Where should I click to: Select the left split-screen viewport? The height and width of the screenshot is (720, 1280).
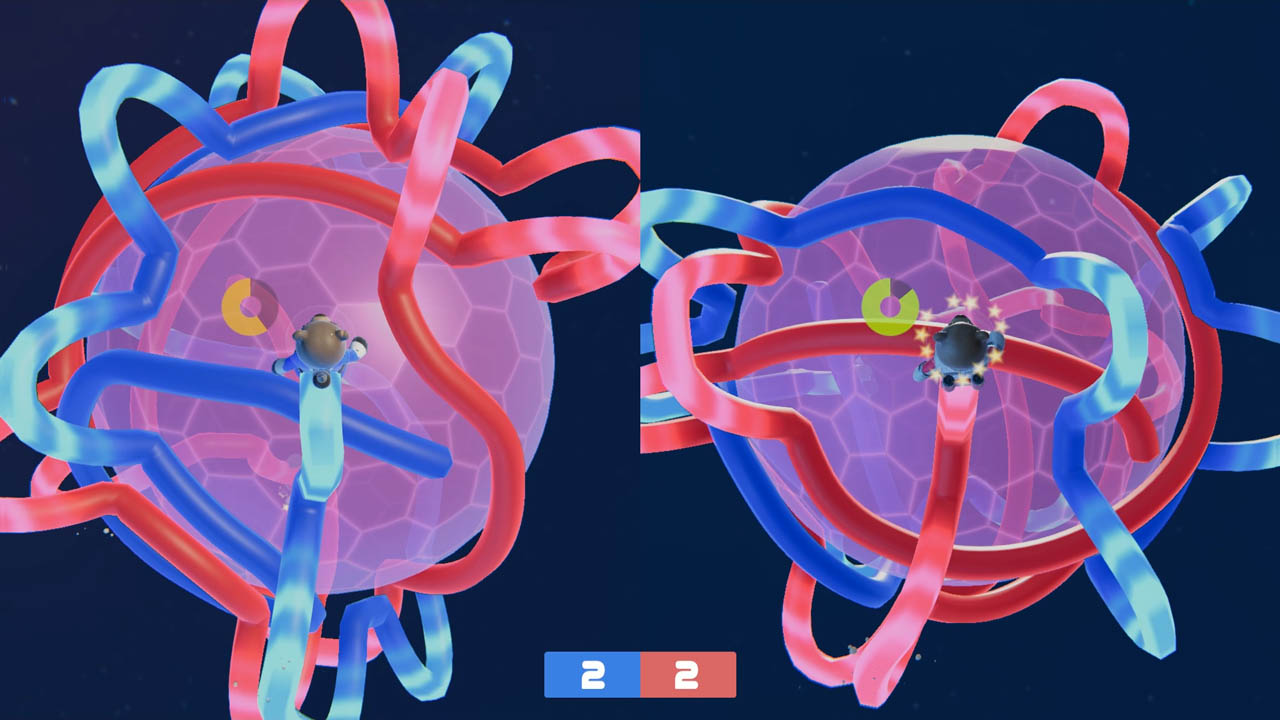point(320,360)
